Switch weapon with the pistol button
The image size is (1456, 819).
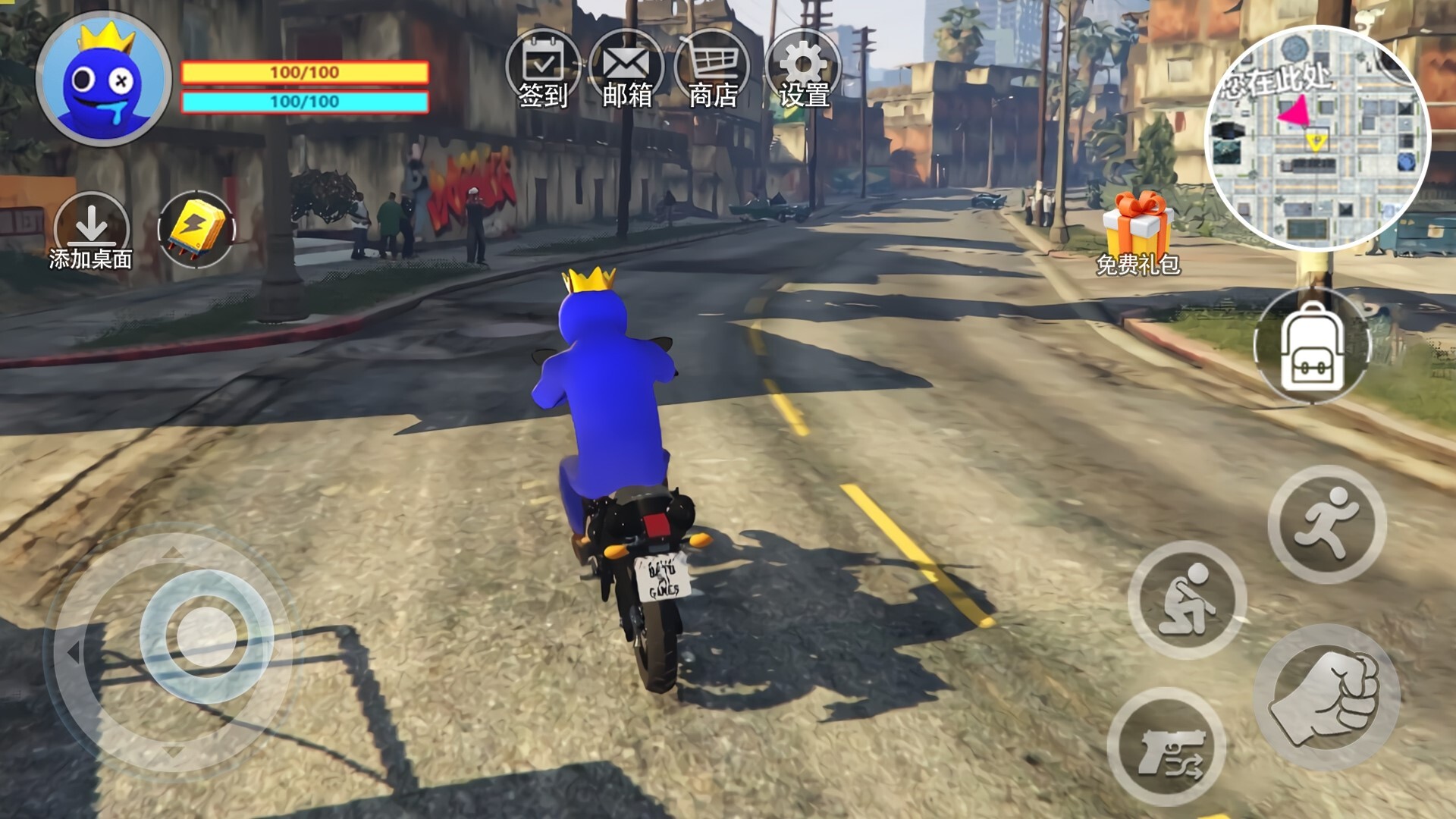pos(1167,747)
